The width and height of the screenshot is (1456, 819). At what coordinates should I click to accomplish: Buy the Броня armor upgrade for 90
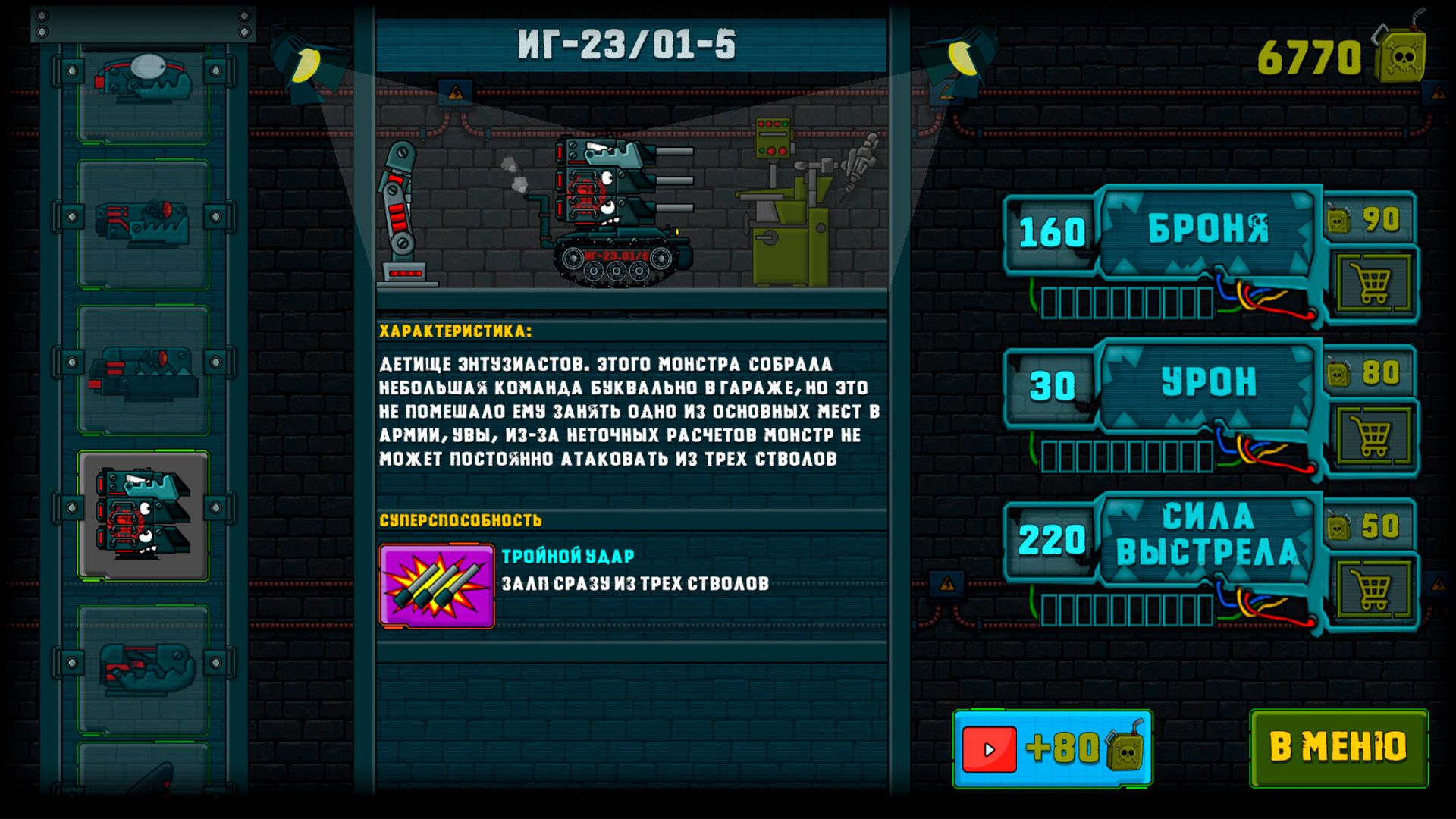click(1373, 284)
